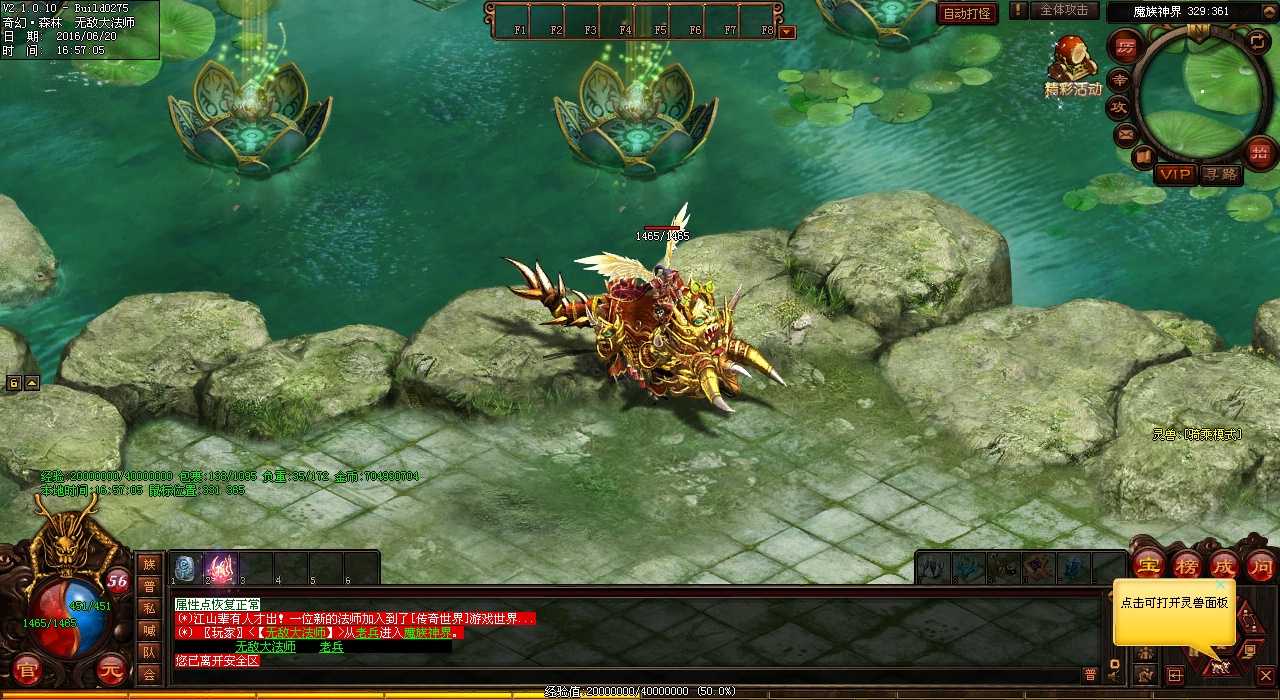Activate the pink flame skill in slot 2
The height and width of the screenshot is (700, 1280).
click(x=221, y=568)
